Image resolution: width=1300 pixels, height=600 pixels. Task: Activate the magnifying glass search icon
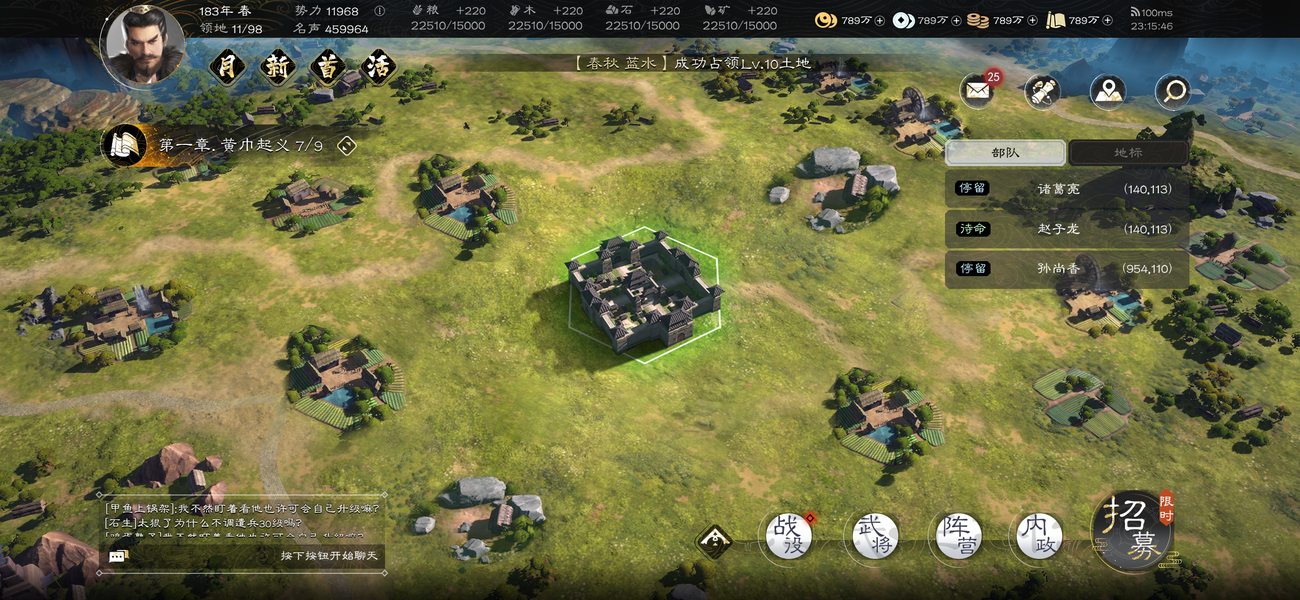tap(1172, 92)
